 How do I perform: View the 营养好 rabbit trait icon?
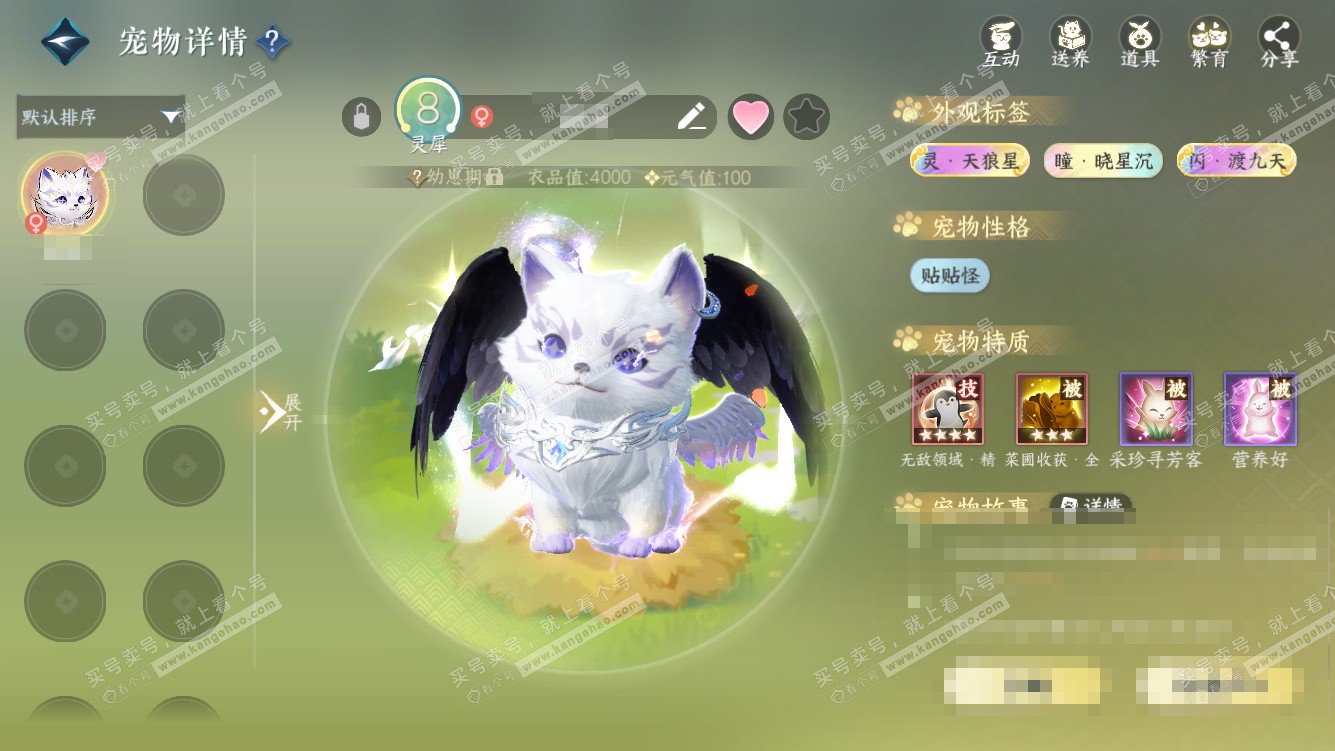click(1260, 409)
